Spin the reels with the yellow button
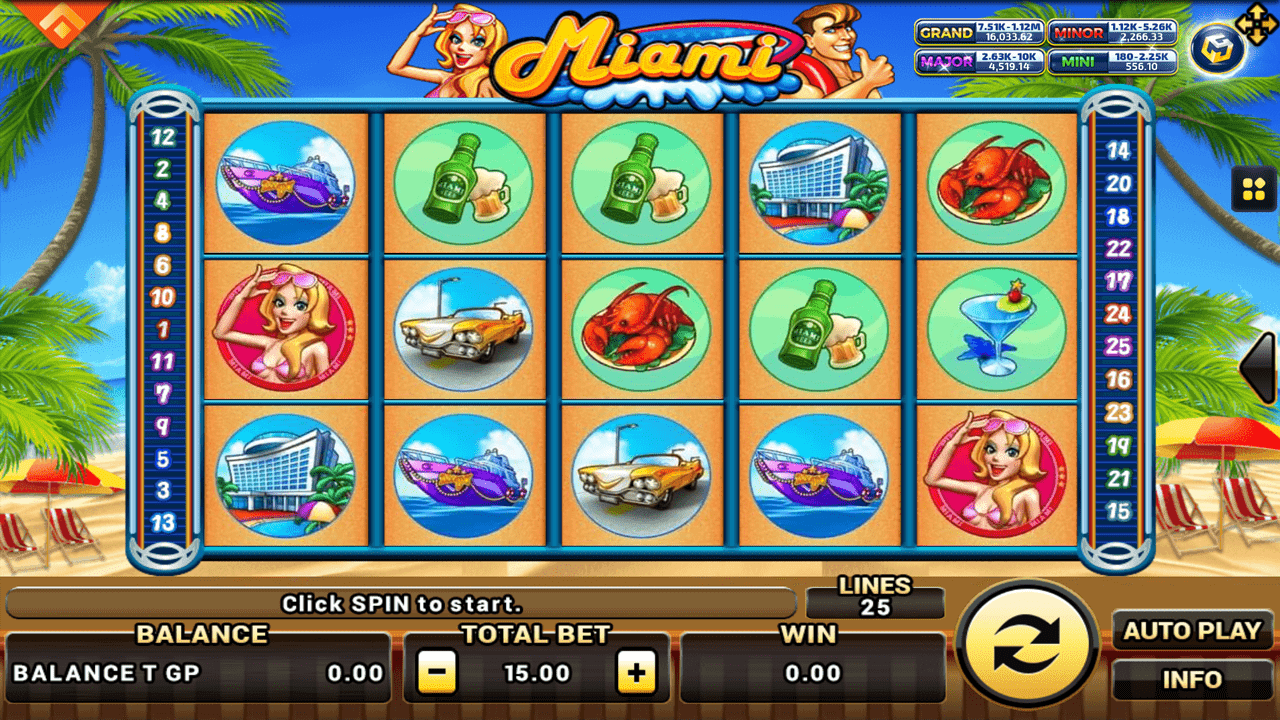The height and width of the screenshot is (720, 1280). [x=1027, y=645]
